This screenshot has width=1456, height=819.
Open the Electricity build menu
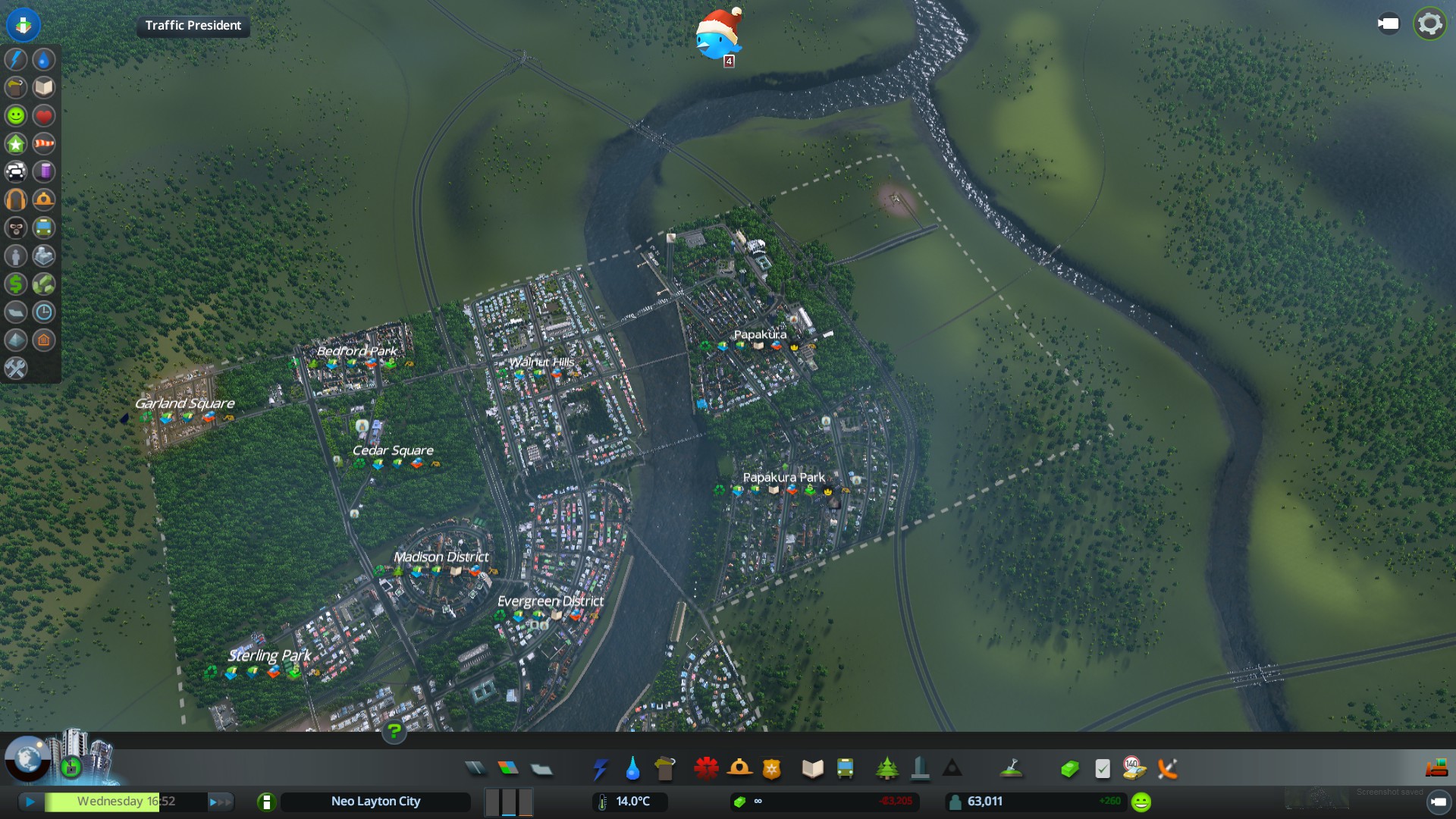pyautogui.click(x=600, y=769)
